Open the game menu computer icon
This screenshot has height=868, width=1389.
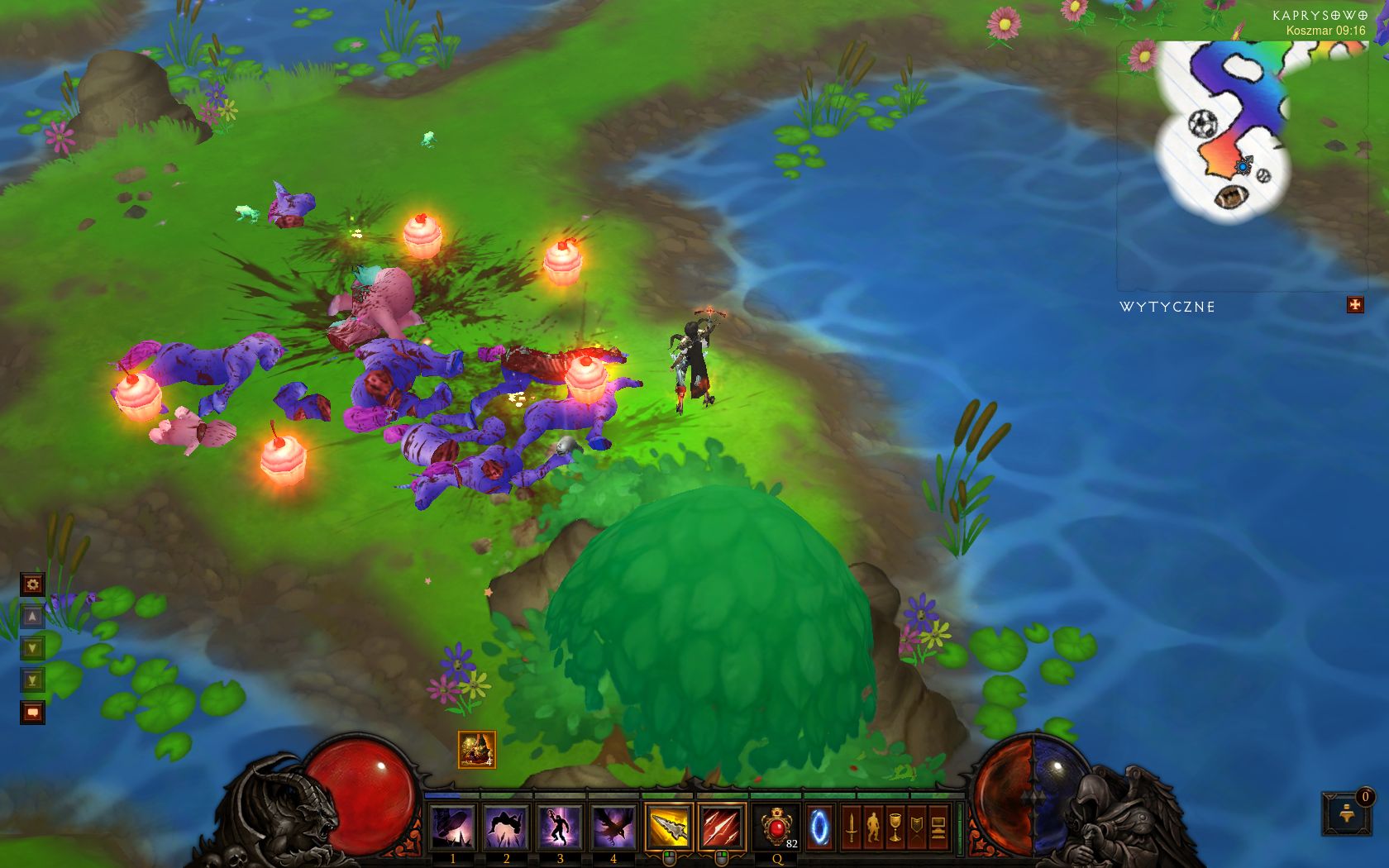(938, 827)
